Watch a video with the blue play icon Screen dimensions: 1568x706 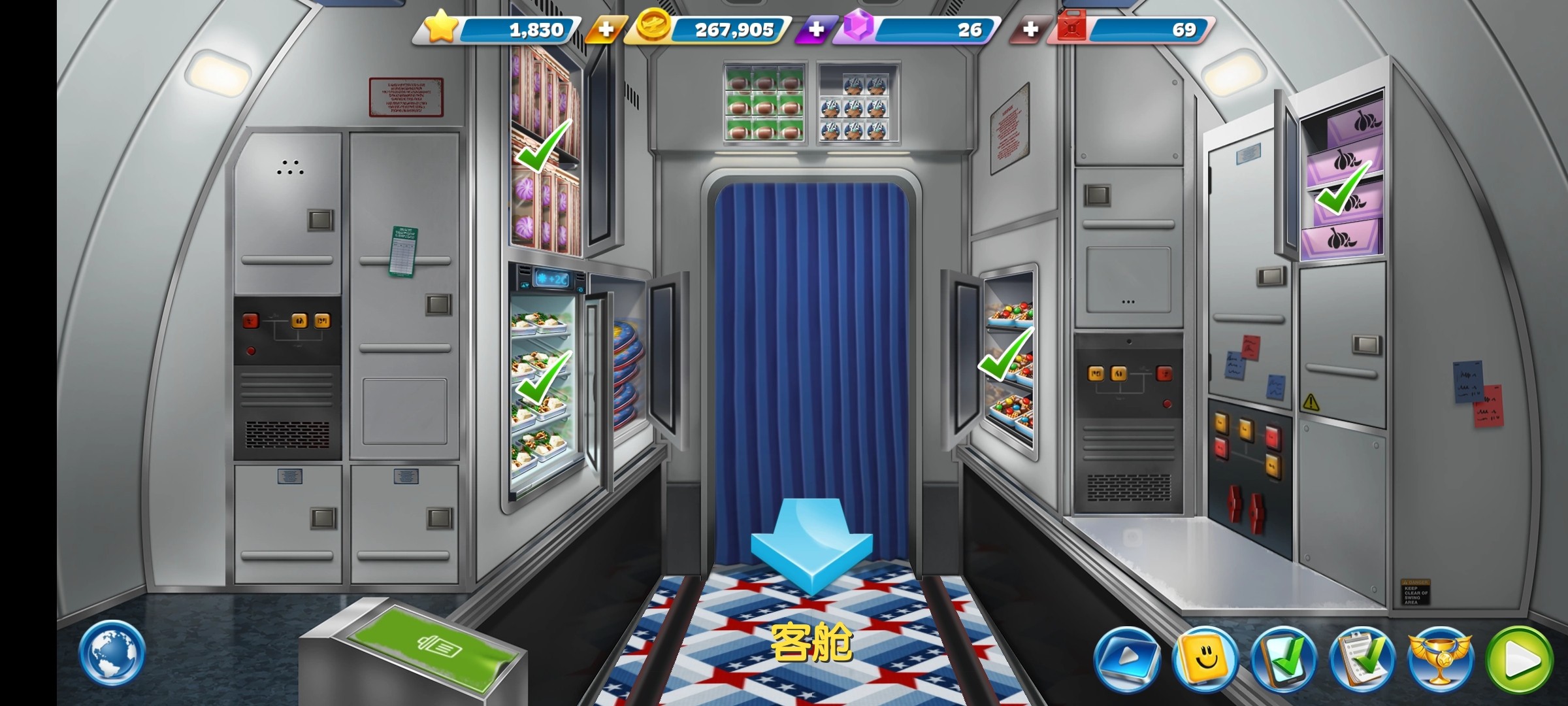[1126, 659]
